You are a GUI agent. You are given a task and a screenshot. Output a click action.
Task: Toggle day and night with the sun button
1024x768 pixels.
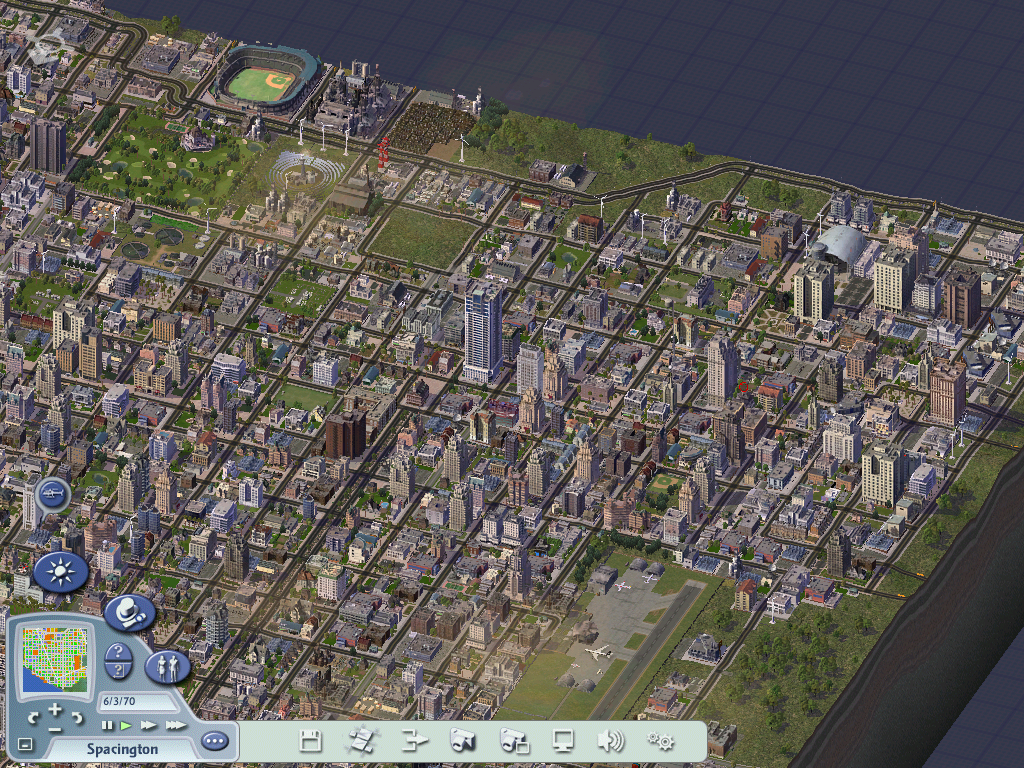click(x=61, y=572)
